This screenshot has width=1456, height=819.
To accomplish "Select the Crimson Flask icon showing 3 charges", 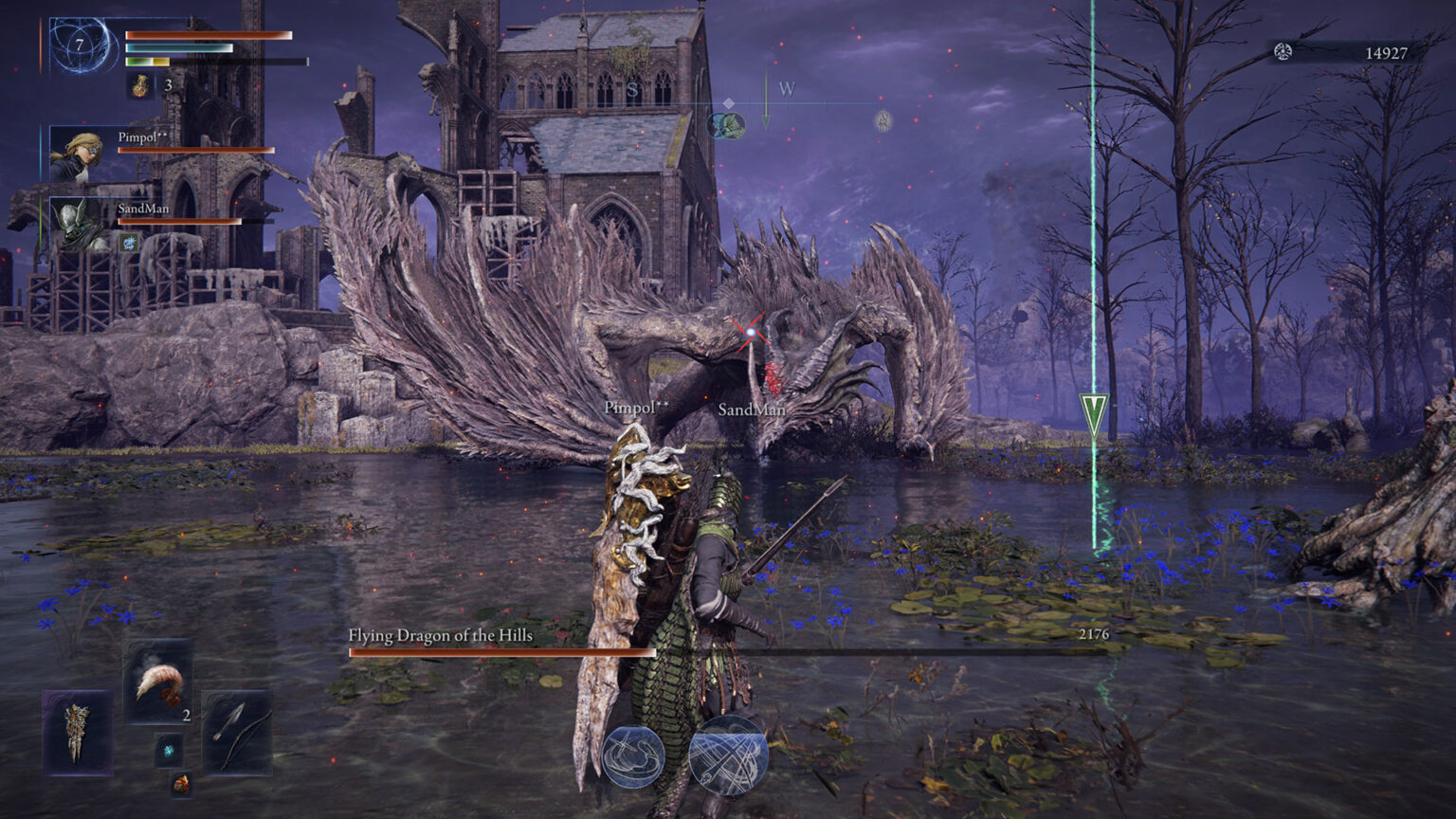I will [x=140, y=87].
